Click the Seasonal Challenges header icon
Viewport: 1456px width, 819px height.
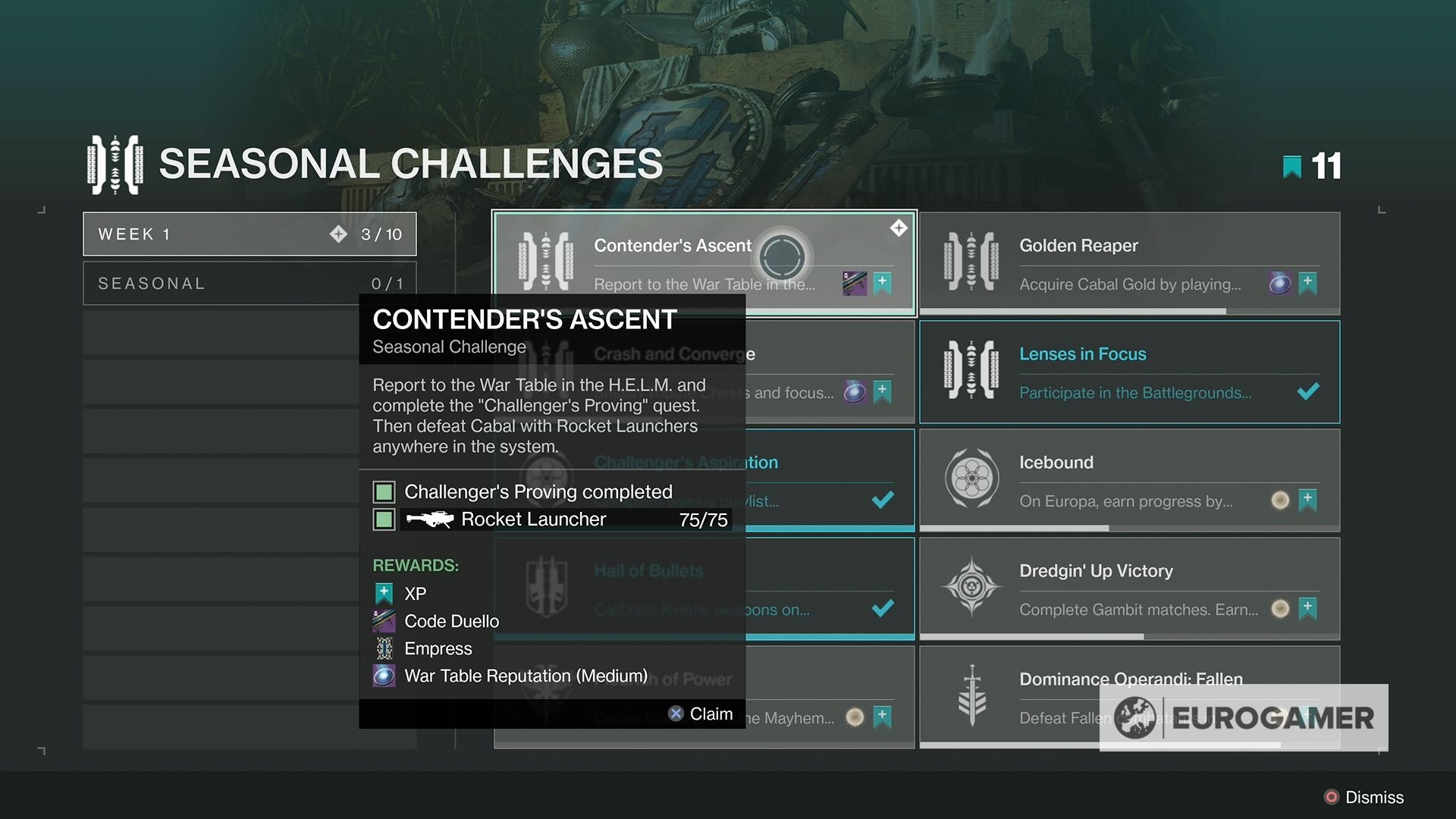pyautogui.click(x=114, y=163)
